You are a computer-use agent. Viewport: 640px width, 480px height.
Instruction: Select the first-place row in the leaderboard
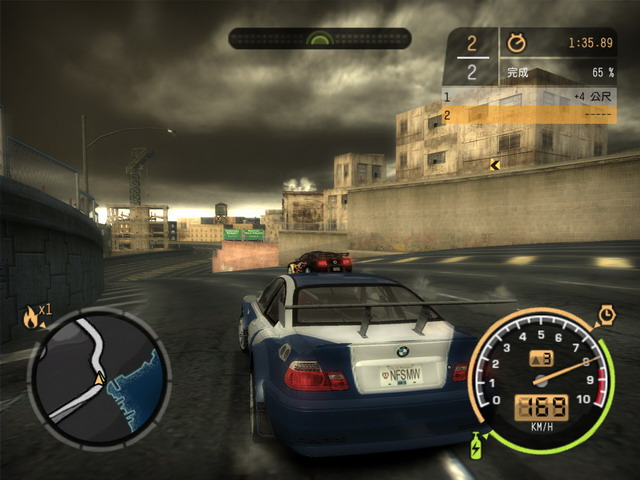[x=529, y=97]
